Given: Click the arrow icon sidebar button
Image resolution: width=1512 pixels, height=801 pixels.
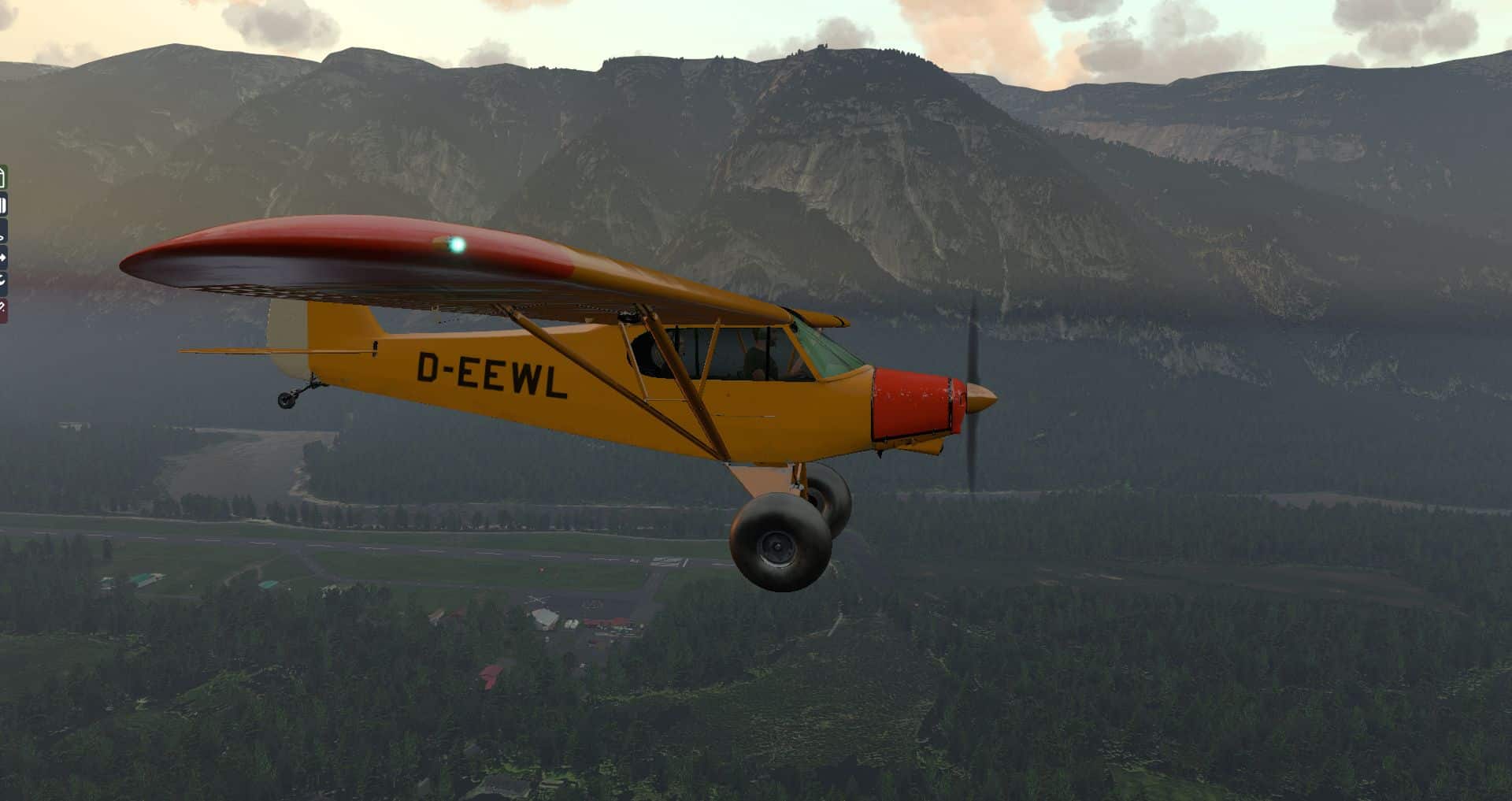Looking at the screenshot, I should 3,257.
